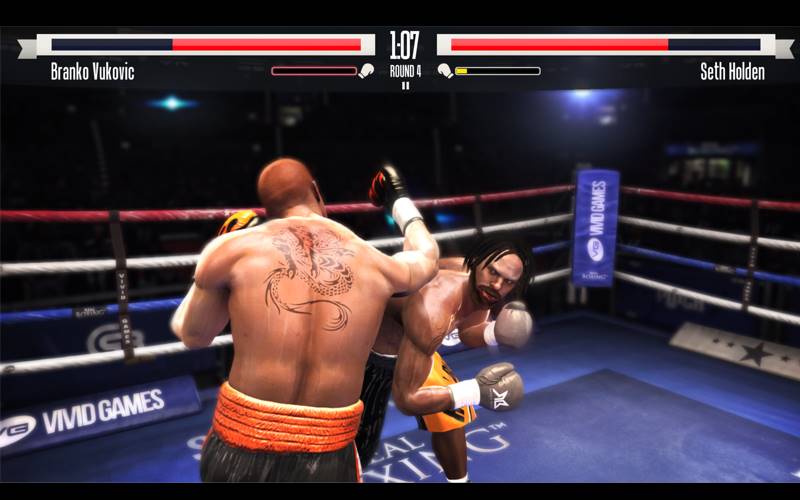Pause the match with the pause icon
The height and width of the screenshot is (500, 800).
[x=405, y=86]
